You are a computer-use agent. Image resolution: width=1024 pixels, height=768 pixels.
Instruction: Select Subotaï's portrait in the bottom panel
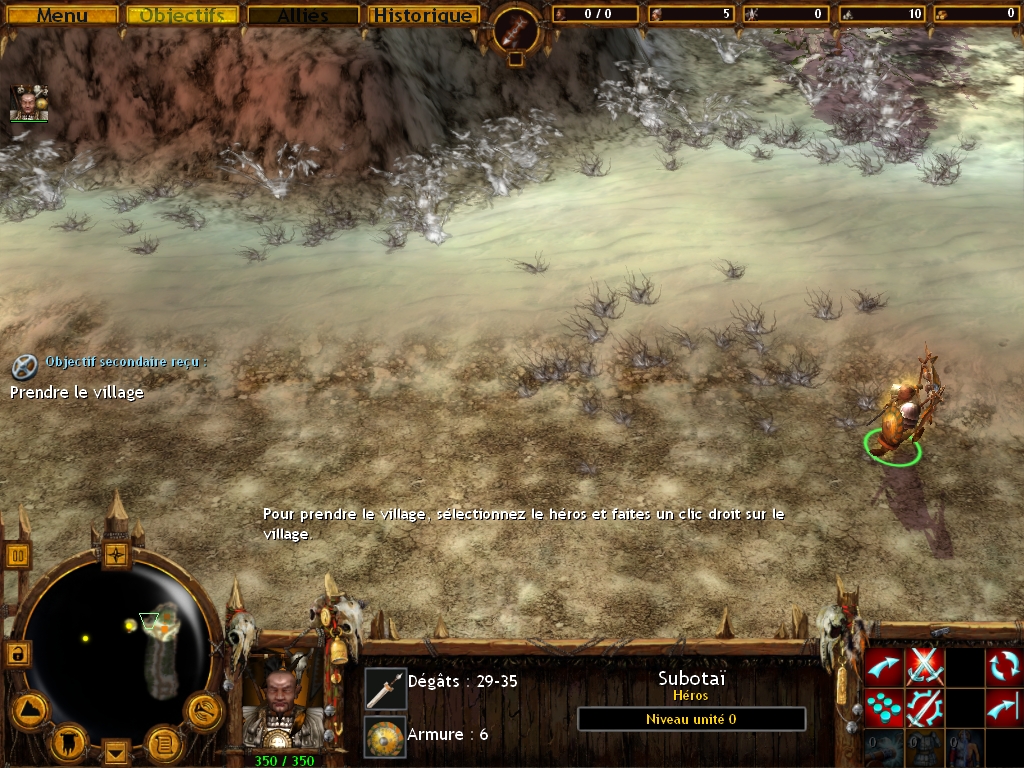[x=283, y=698]
